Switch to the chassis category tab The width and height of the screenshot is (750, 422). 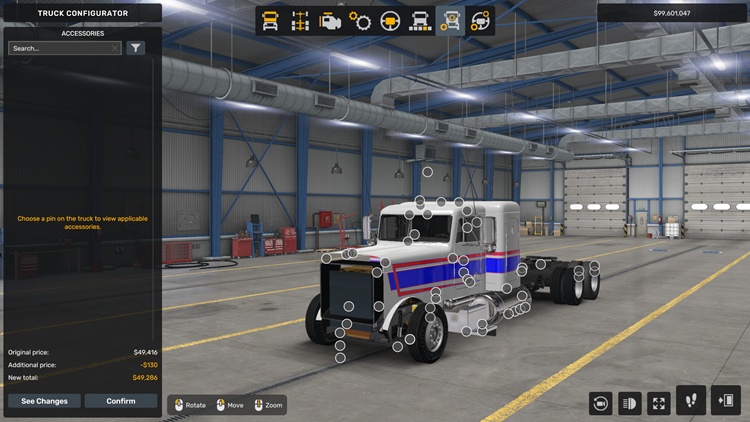click(300, 21)
